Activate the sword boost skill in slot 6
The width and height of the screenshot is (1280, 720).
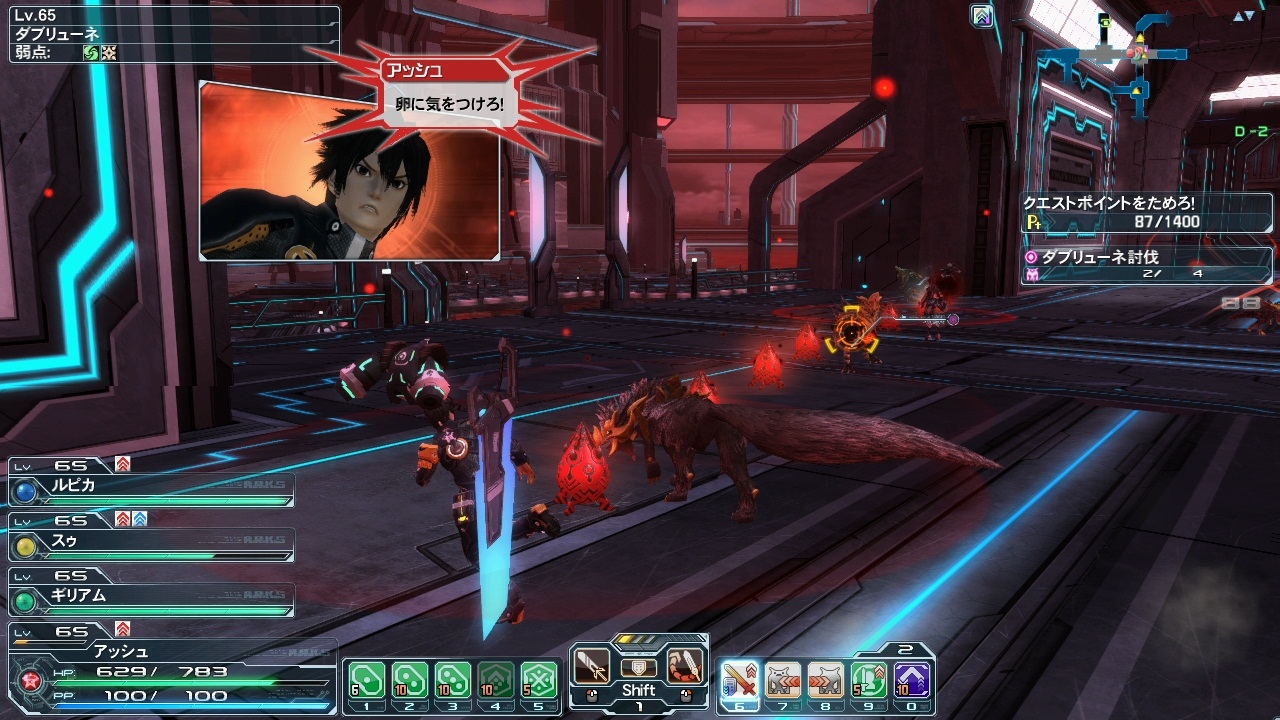point(739,680)
